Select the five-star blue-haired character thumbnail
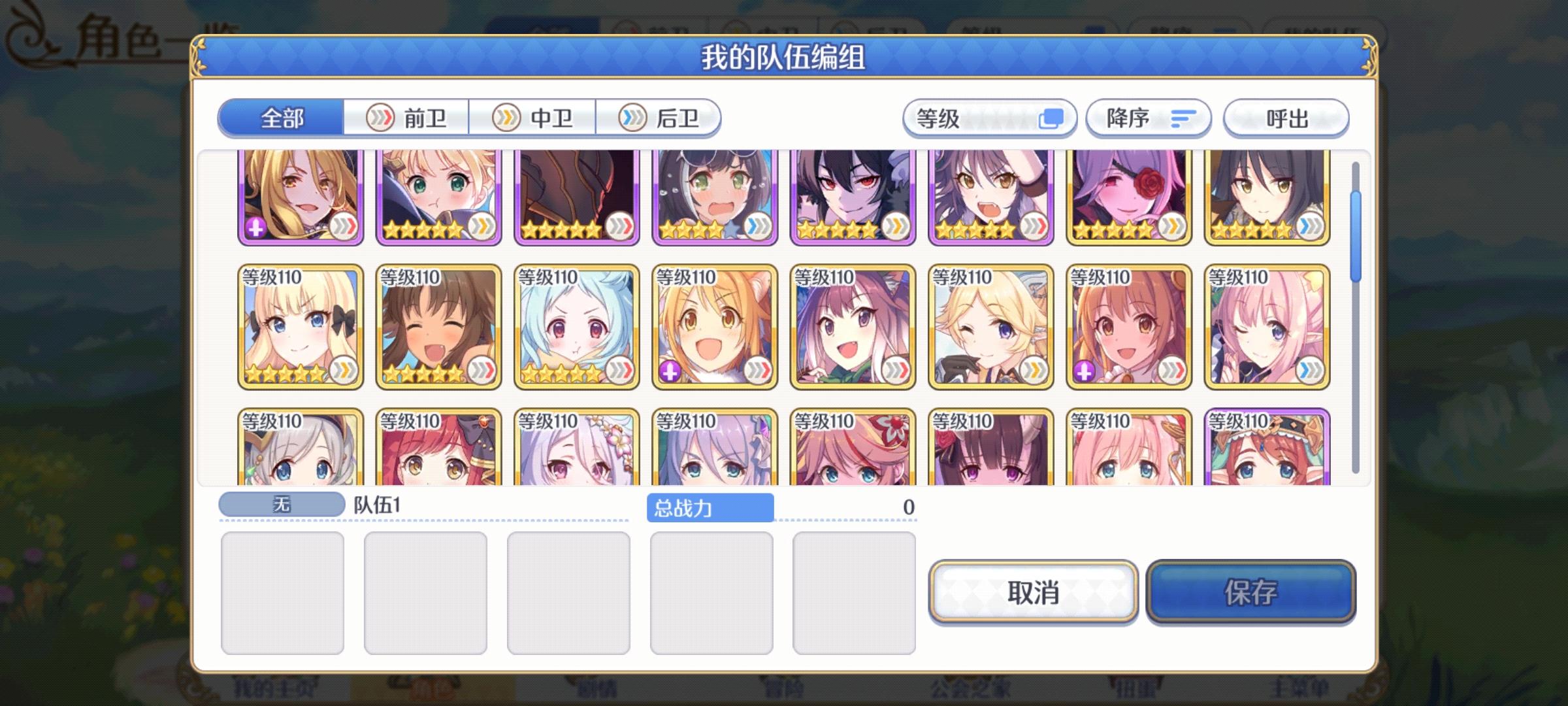The image size is (1568, 706). tap(575, 327)
